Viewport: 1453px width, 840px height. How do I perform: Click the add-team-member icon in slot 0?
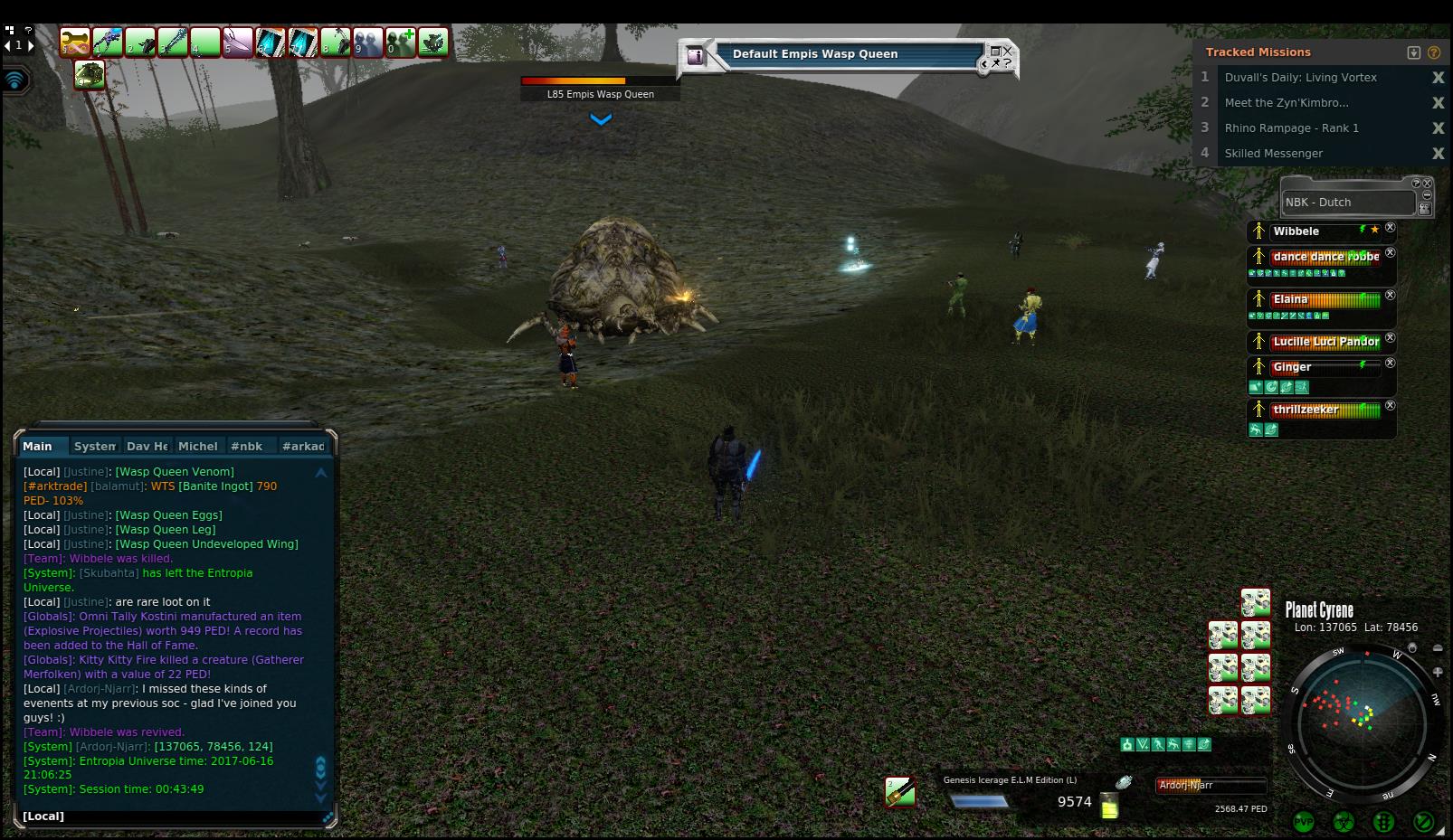(401, 42)
